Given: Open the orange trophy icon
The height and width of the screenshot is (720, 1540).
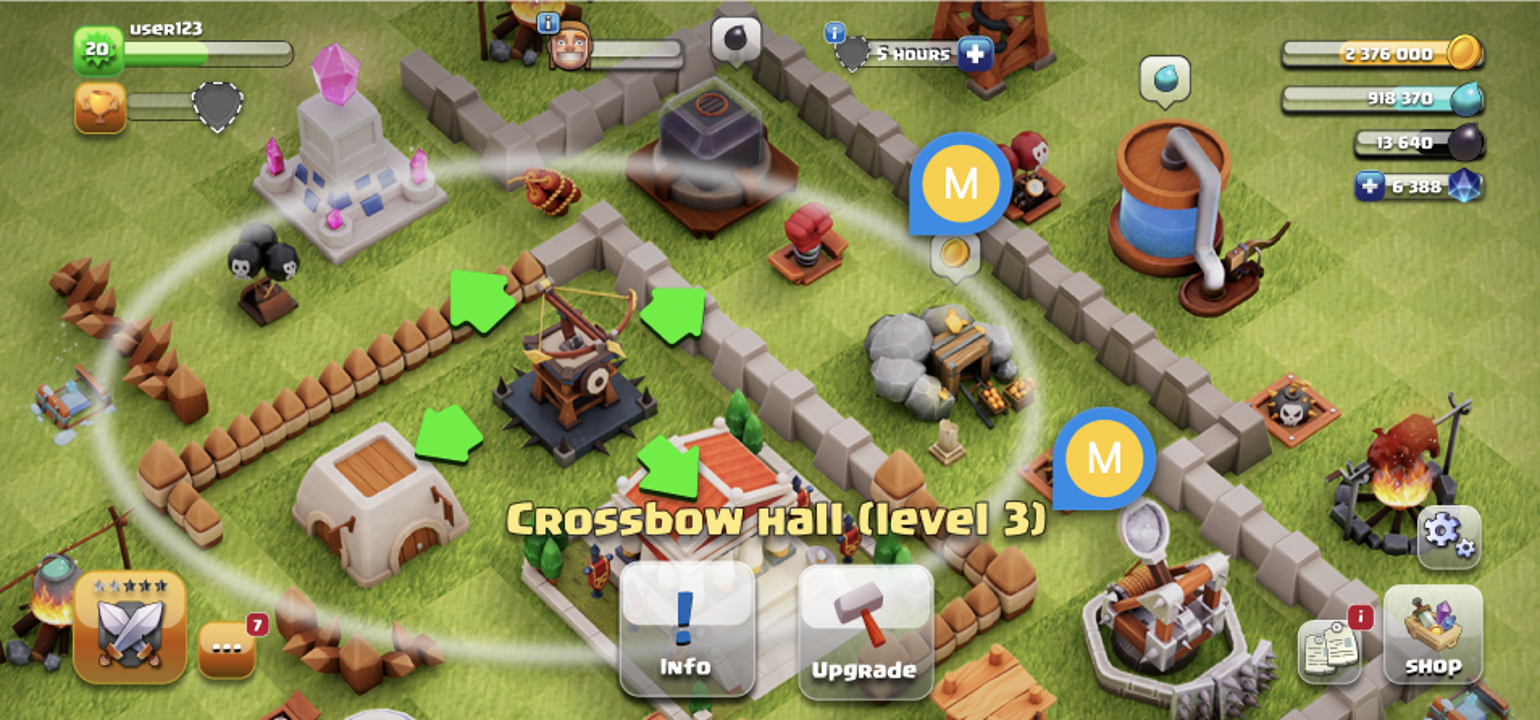Looking at the screenshot, I should pos(100,107).
